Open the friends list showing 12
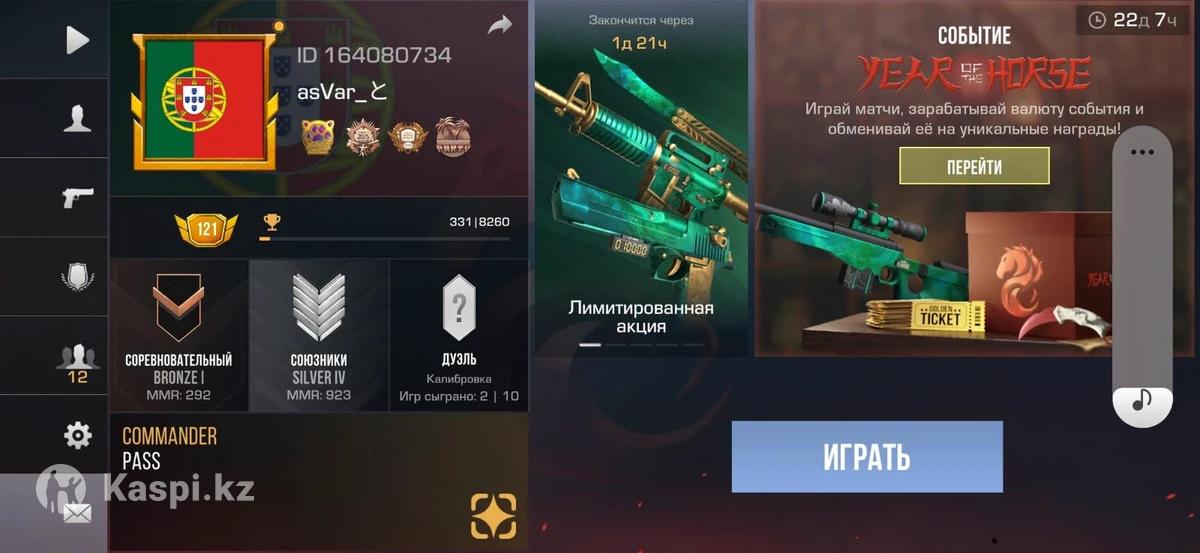This screenshot has height=553, width=1200. pyautogui.click(x=77, y=360)
